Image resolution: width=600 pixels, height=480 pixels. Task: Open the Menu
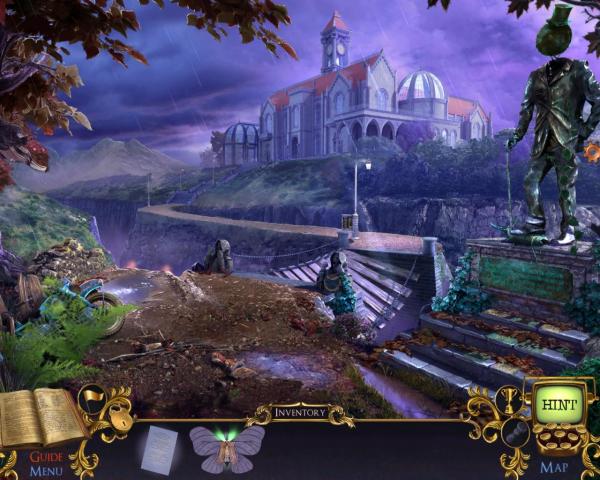point(46,471)
